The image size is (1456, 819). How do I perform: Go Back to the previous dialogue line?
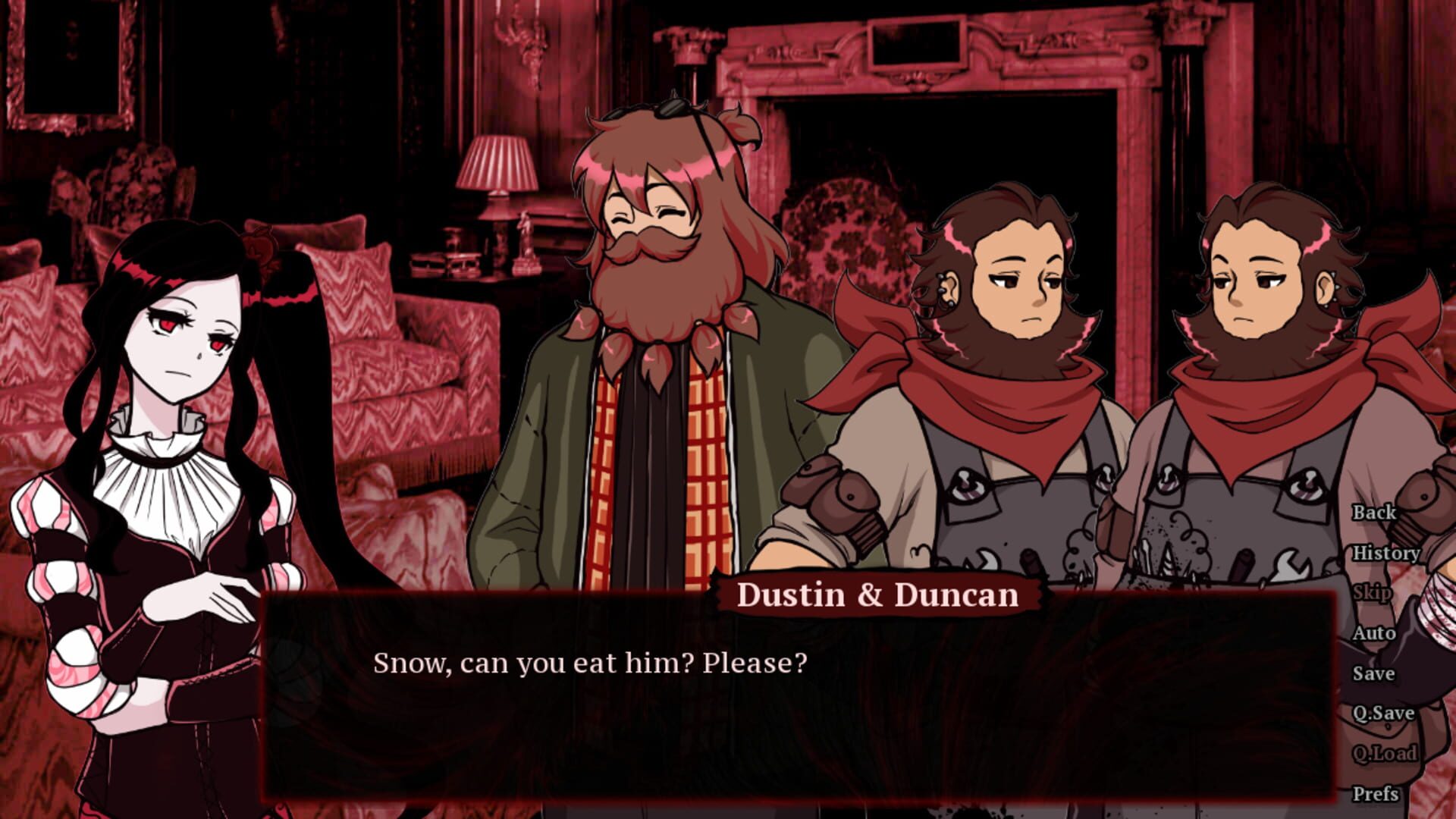(x=1376, y=513)
